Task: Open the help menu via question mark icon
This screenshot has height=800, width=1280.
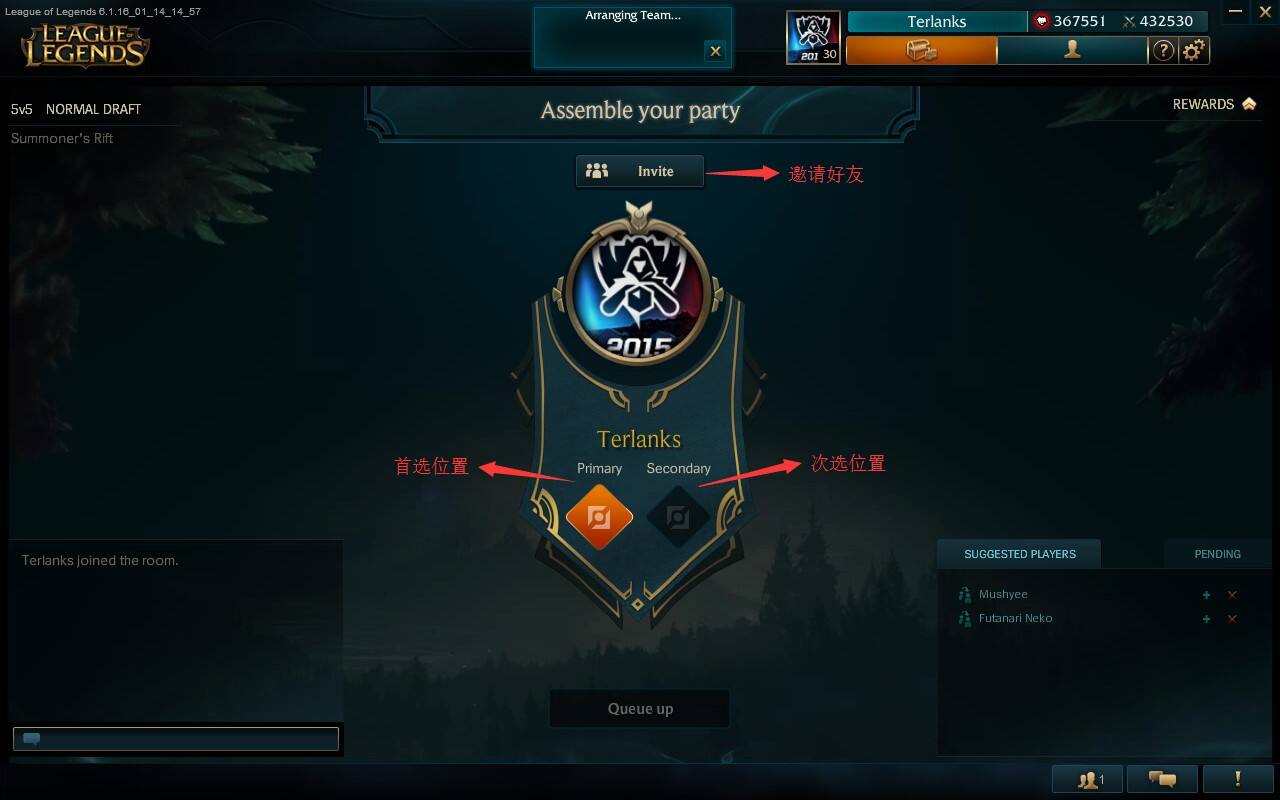Action: [1163, 50]
